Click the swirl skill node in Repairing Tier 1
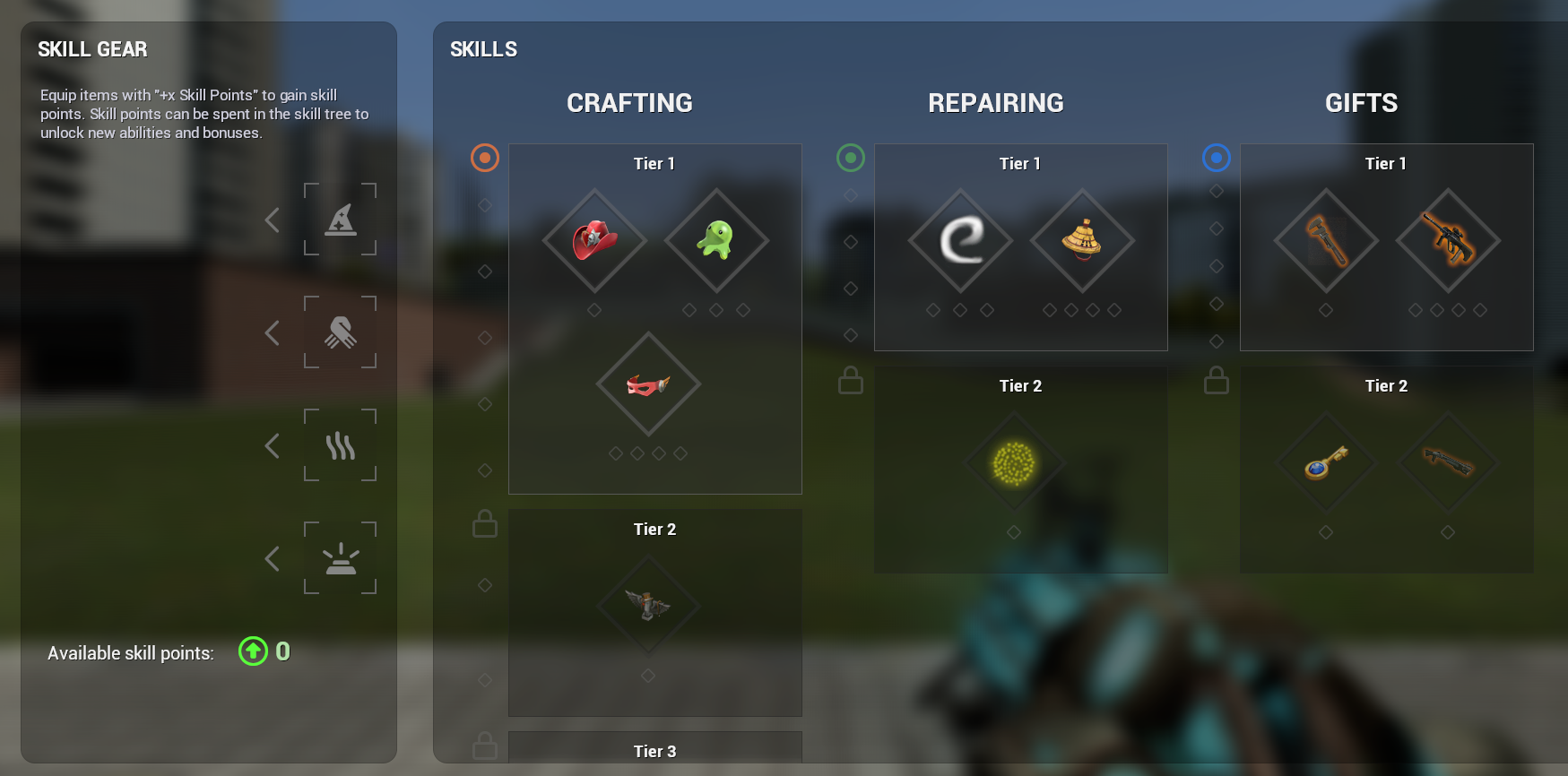Image resolution: width=1568 pixels, height=776 pixels. 960,242
